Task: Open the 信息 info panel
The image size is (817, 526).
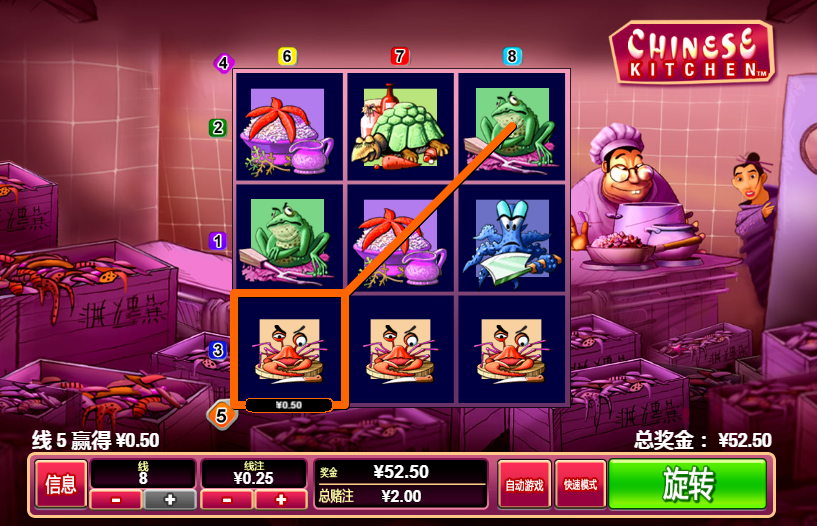Action: [61, 485]
